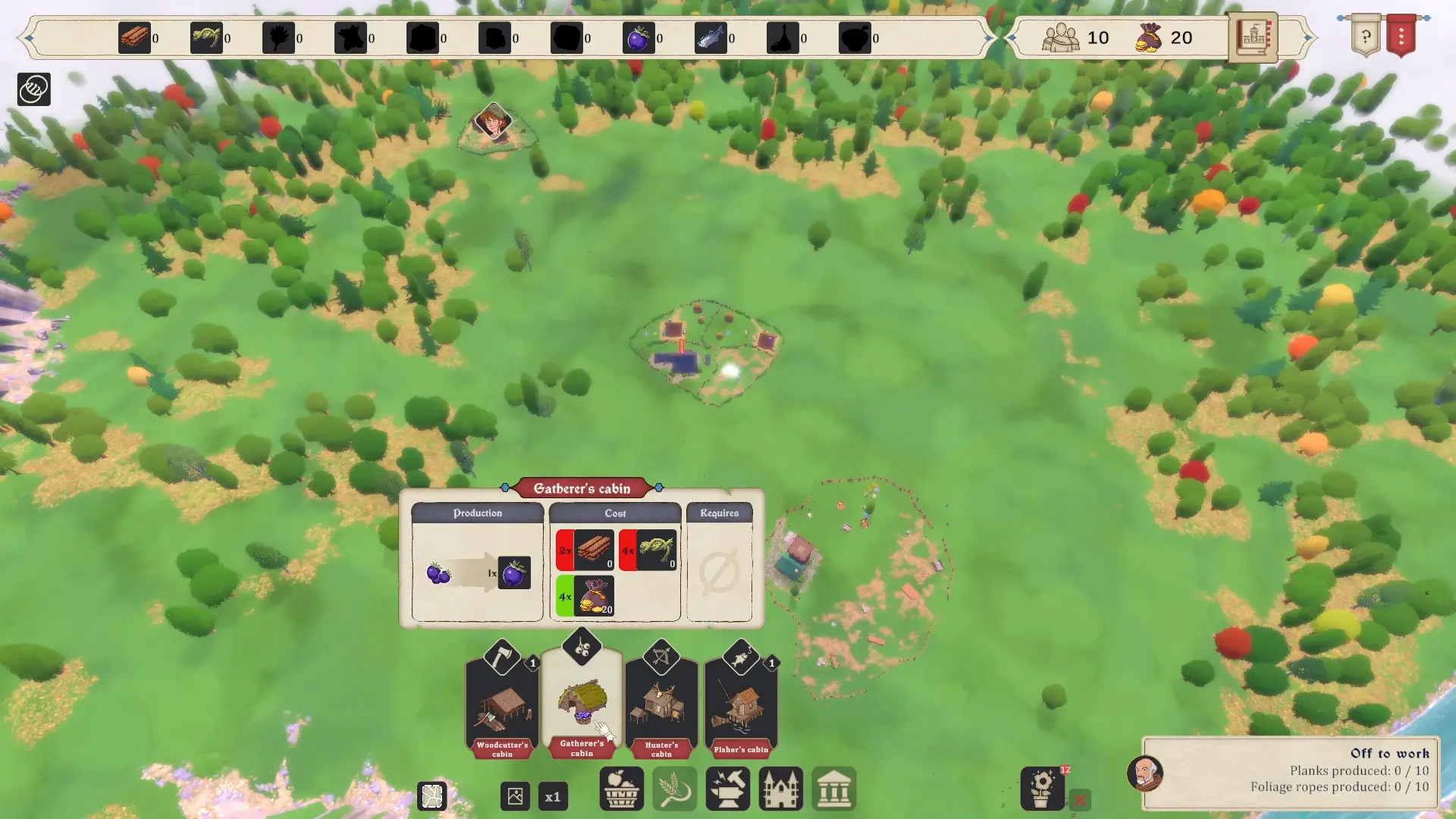The height and width of the screenshot is (819, 1456).
Task: Click the red X cancel button
Action: [1081, 799]
